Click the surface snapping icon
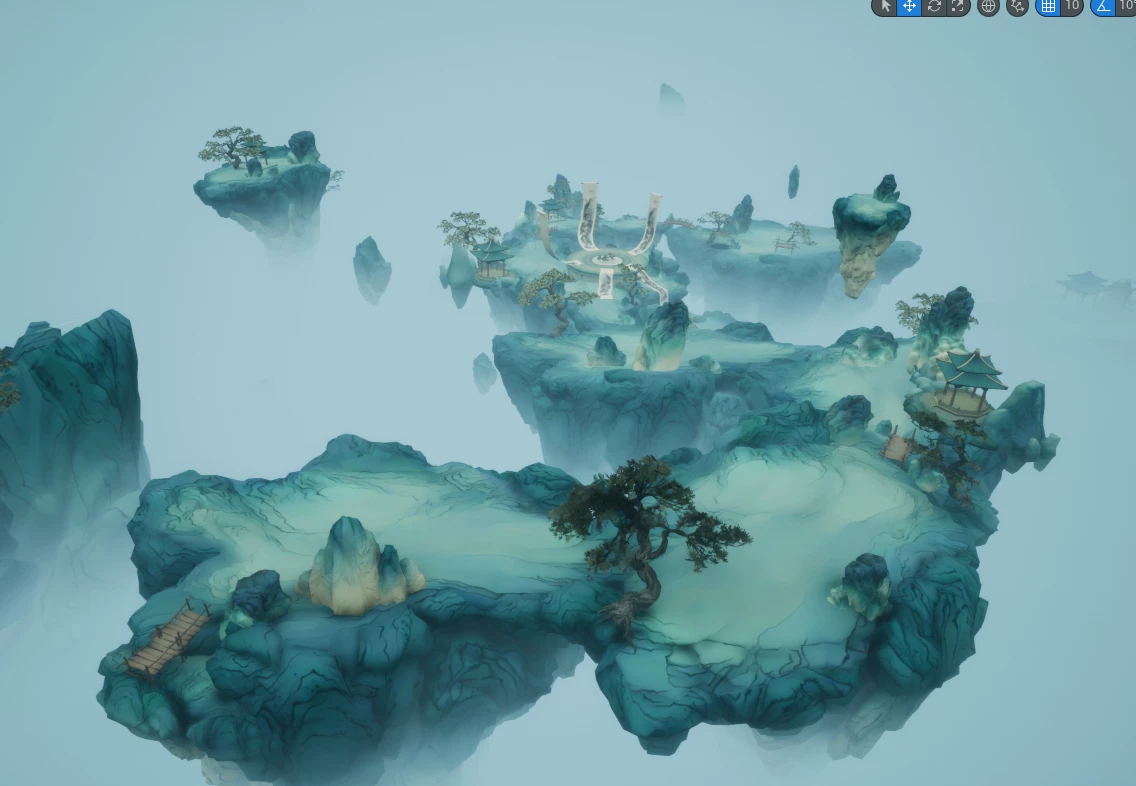This screenshot has width=1136, height=786. tap(1017, 6)
